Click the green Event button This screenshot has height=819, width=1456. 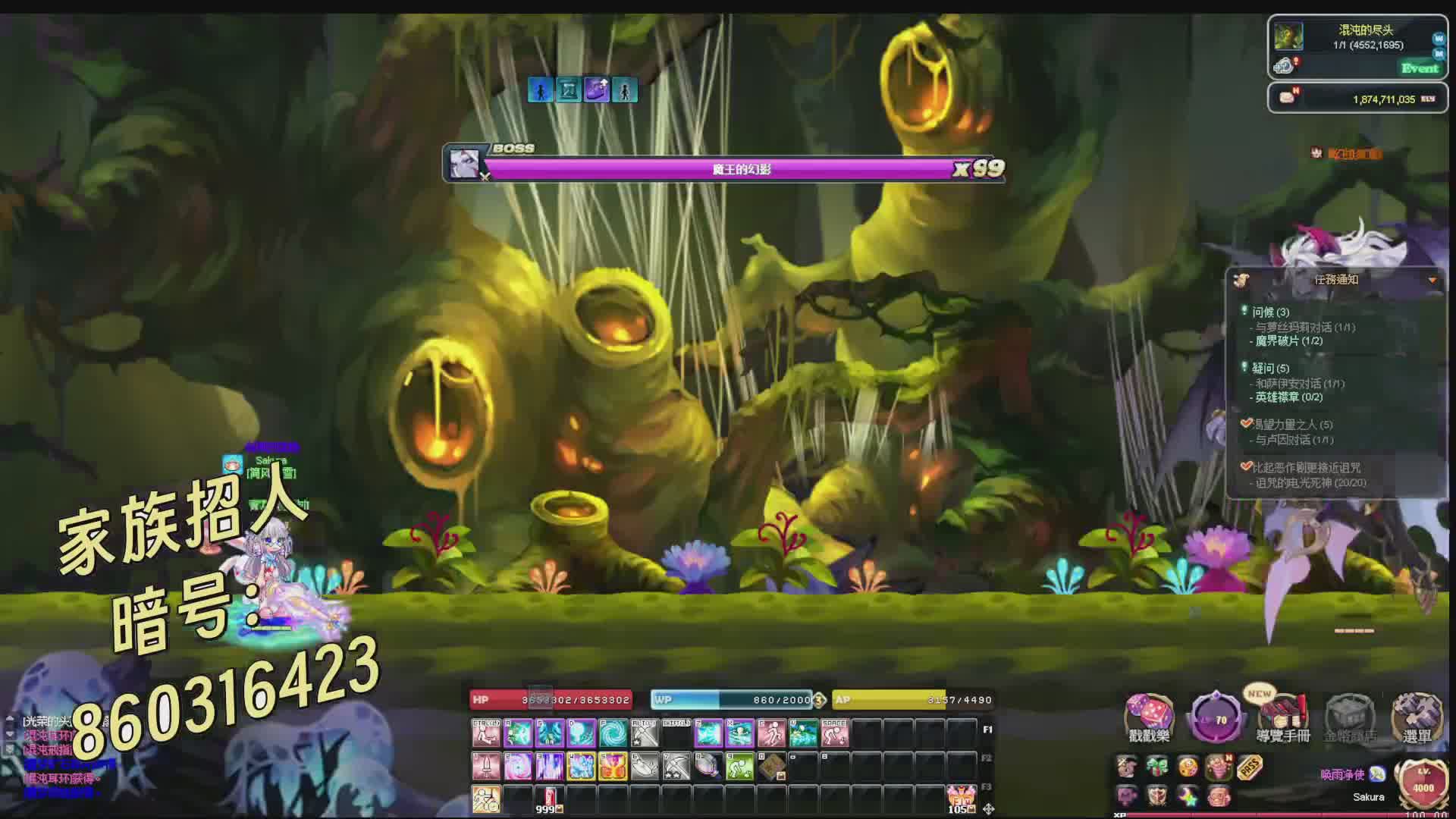(1419, 68)
